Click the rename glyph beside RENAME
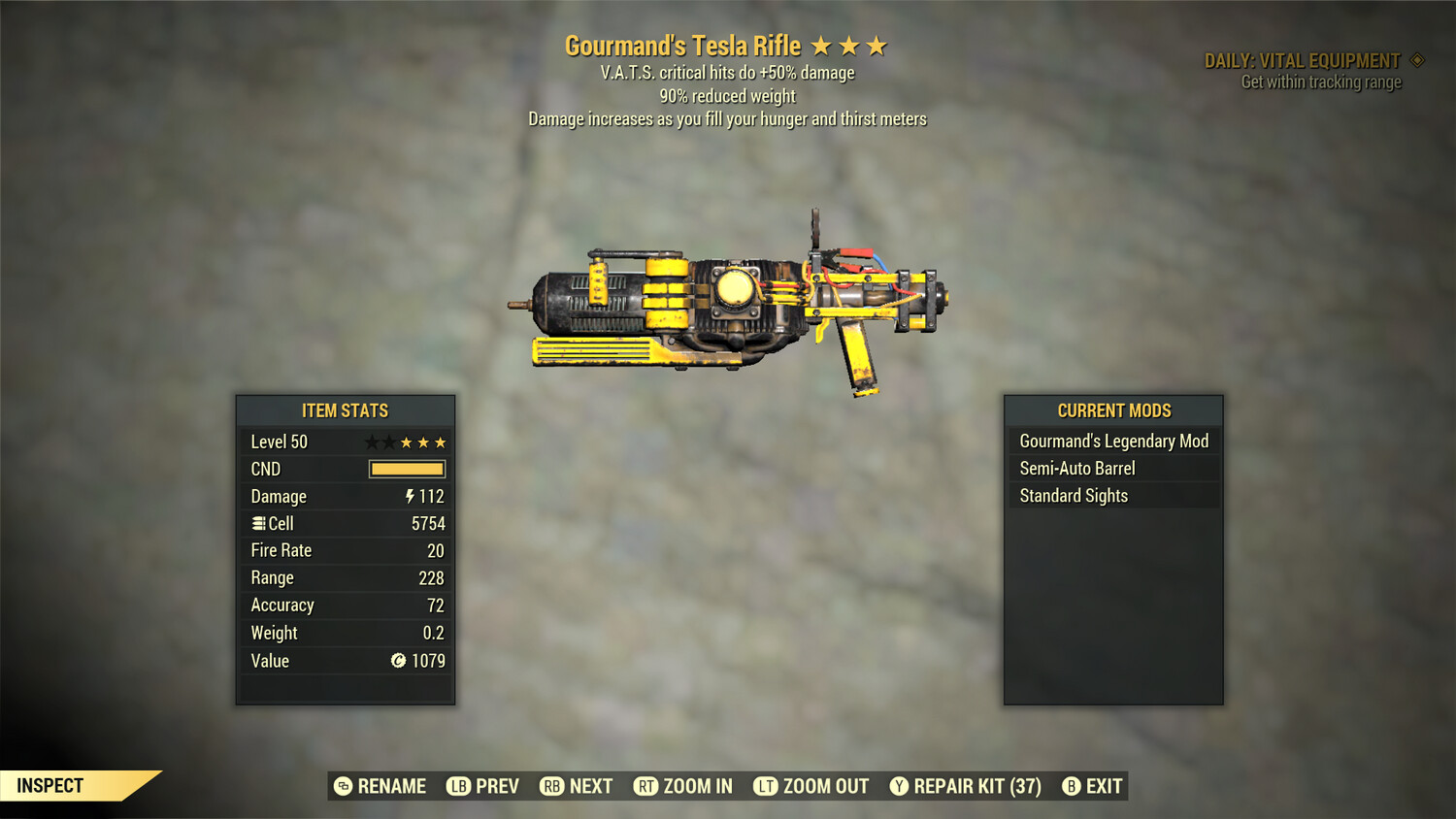 (342, 786)
